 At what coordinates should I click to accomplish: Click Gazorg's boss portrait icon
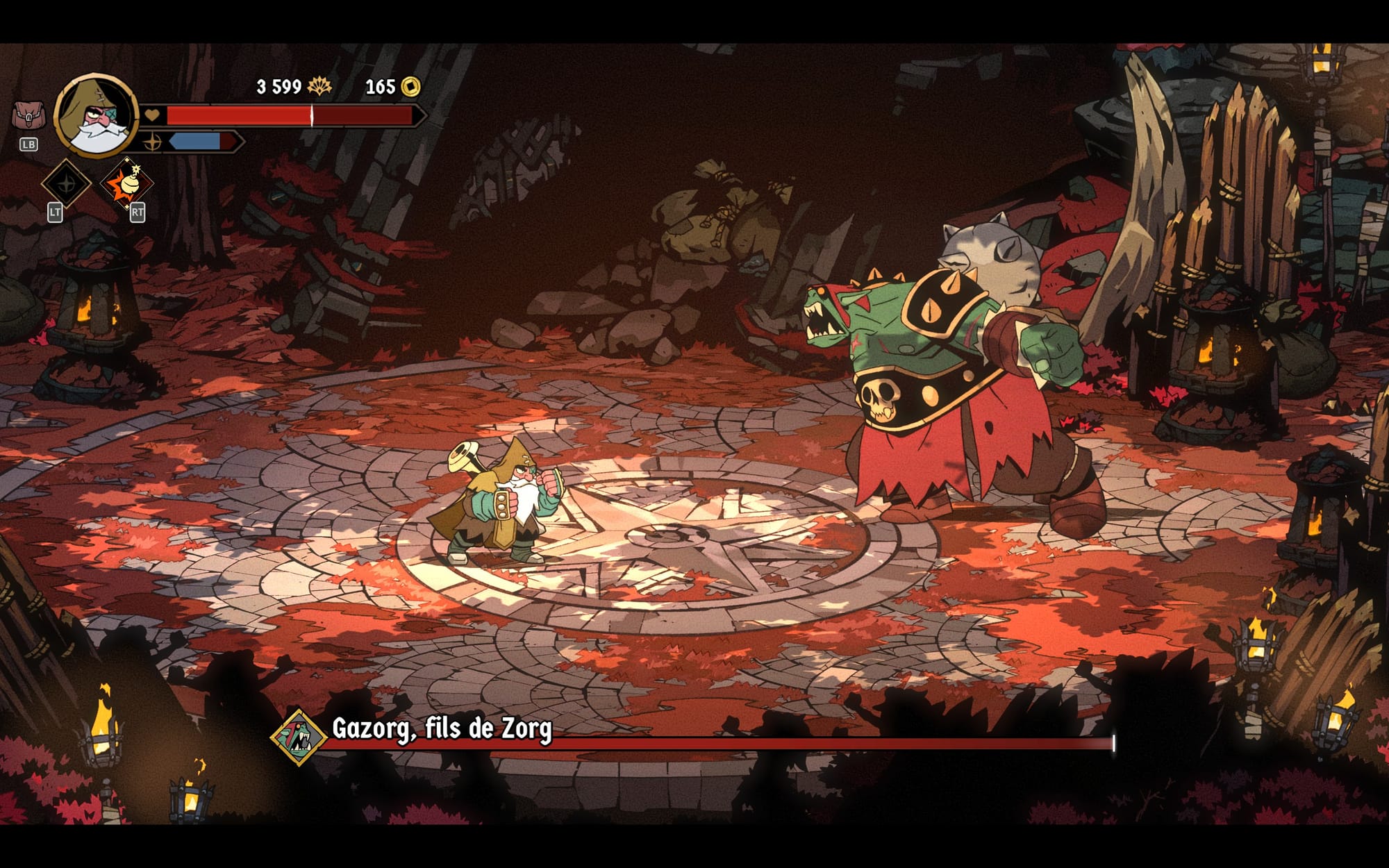(x=299, y=737)
